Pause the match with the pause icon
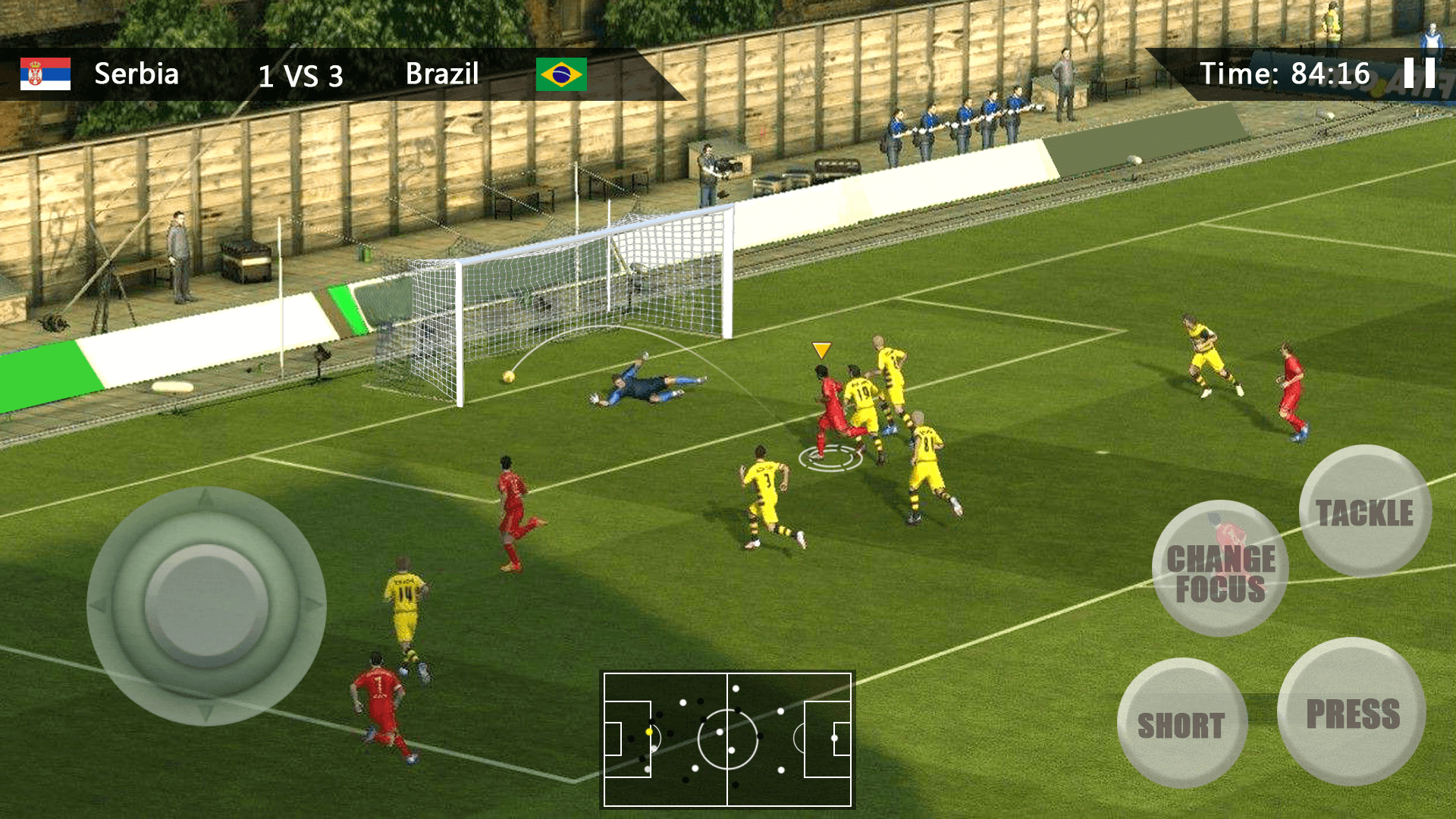Screen dimensions: 1456x819 (x=1421, y=74)
